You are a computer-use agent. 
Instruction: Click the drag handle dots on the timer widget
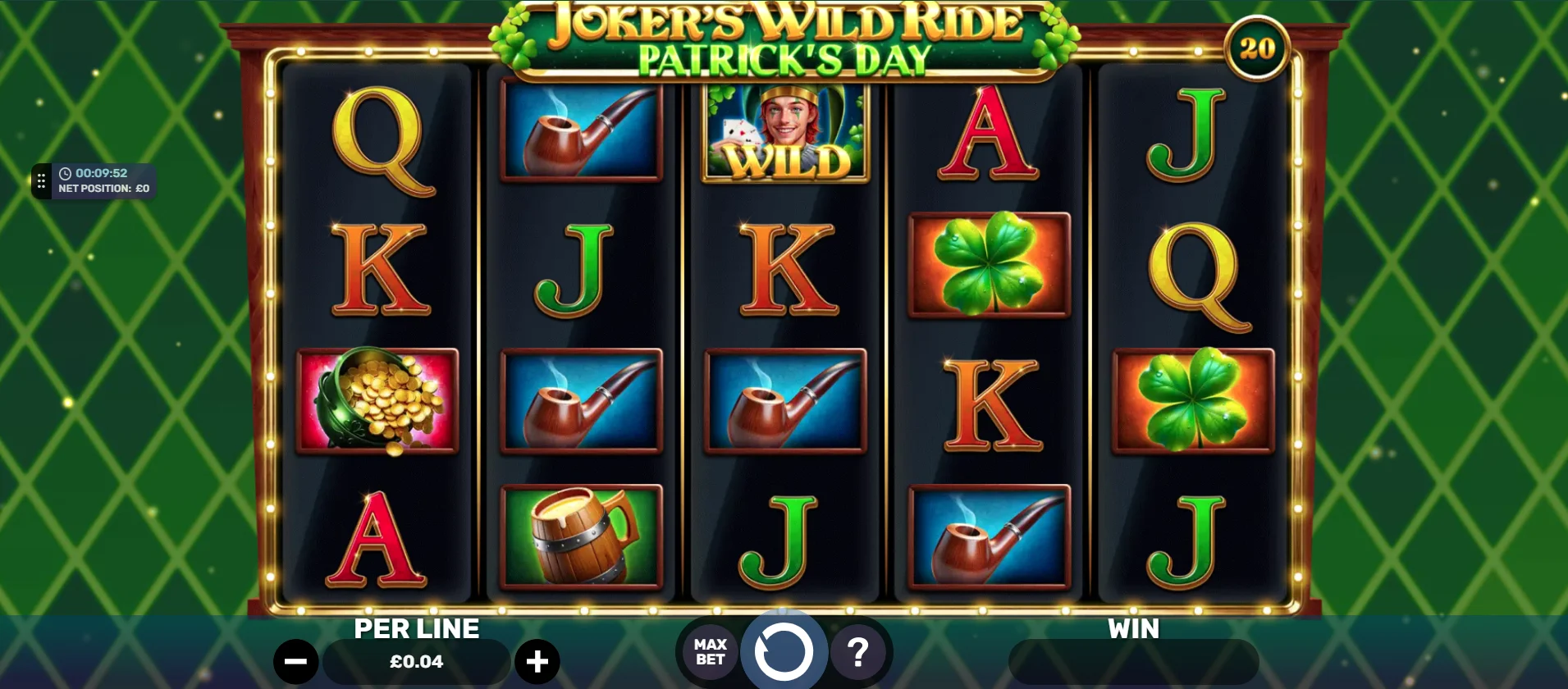tap(40, 180)
